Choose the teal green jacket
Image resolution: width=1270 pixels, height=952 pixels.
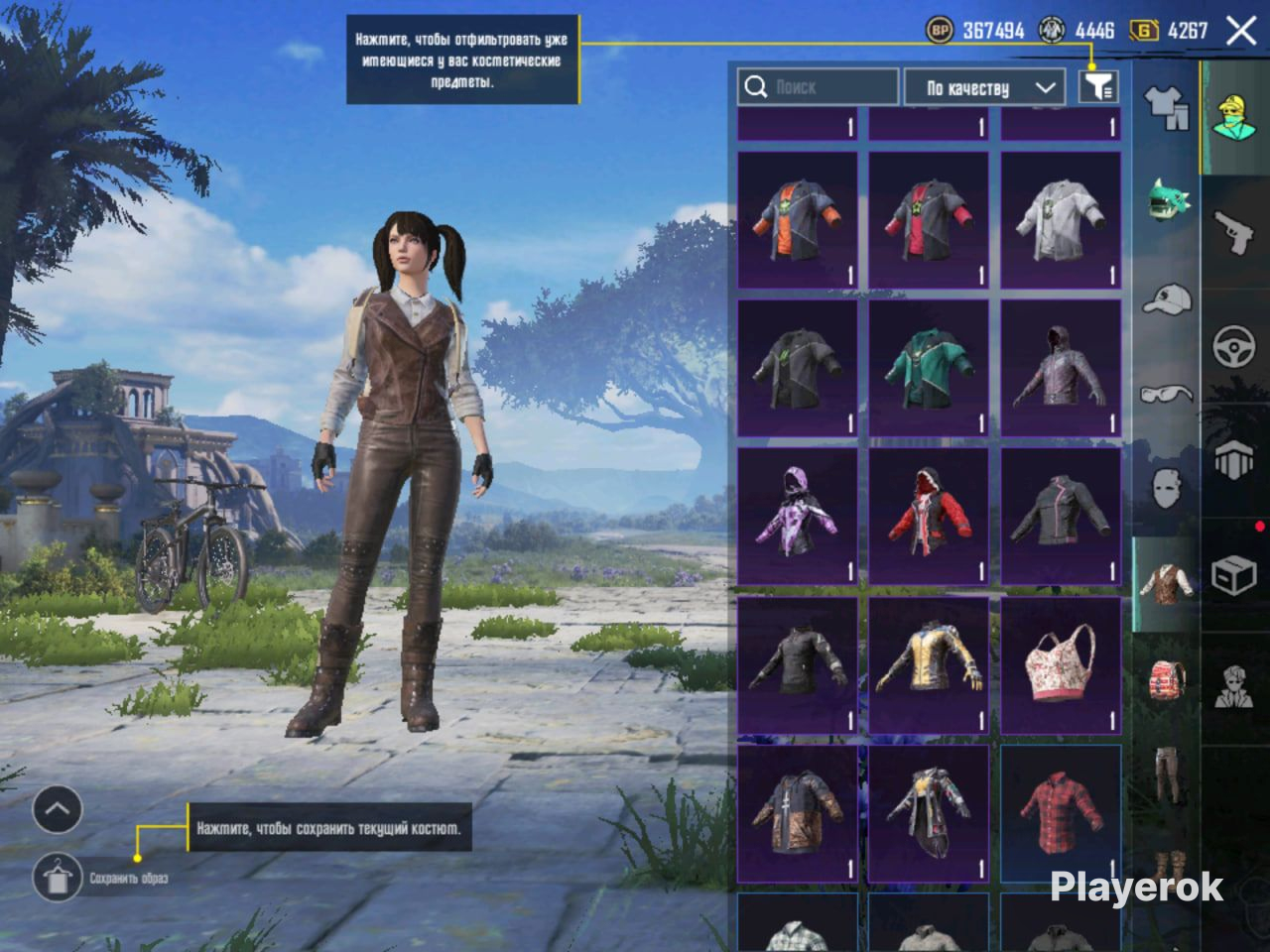coord(929,368)
